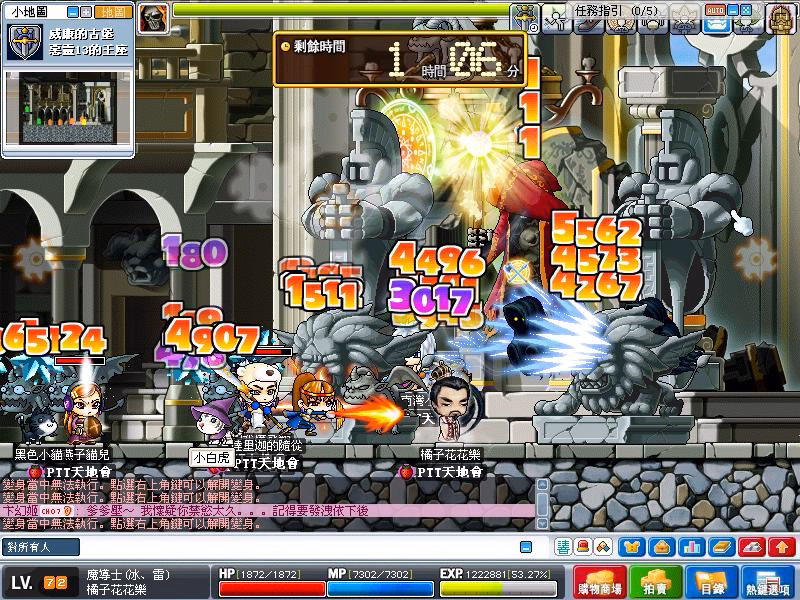Open the 購物商場 cash shop
Viewport: 800px width, 600px height.
(x=603, y=584)
